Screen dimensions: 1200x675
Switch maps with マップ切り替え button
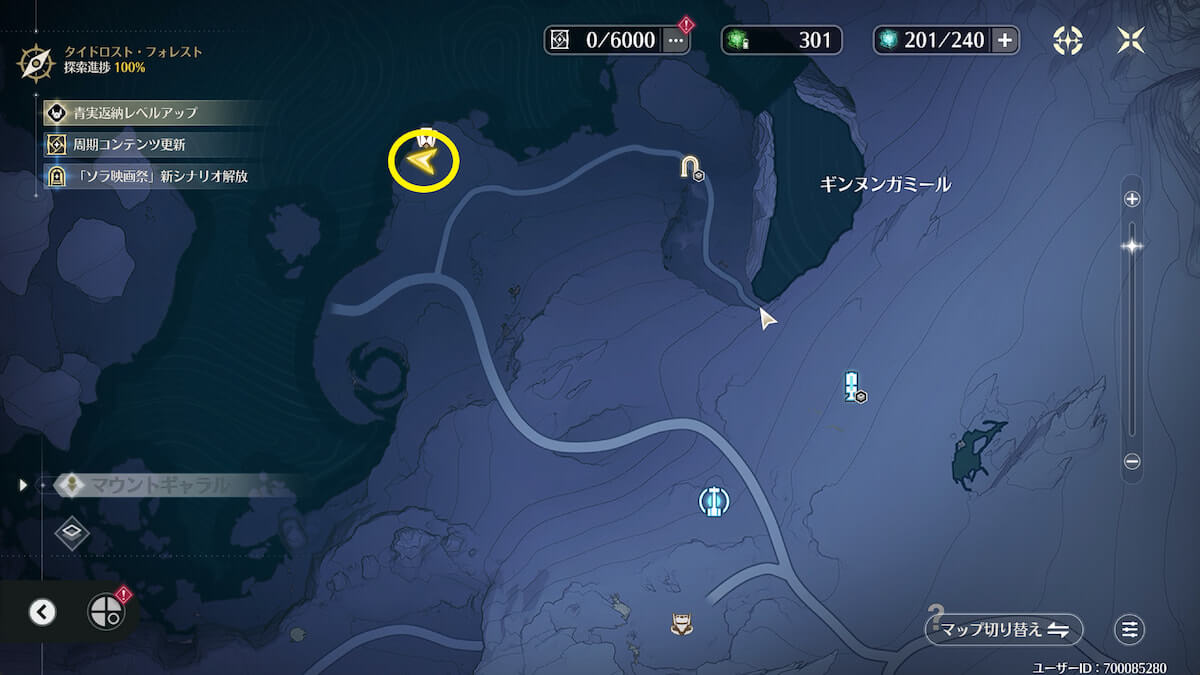pyautogui.click(x=1004, y=630)
